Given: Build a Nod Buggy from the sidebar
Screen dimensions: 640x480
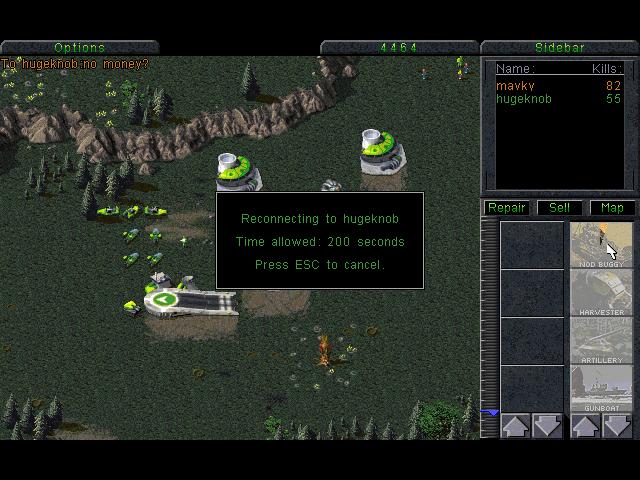Looking at the screenshot, I should tap(601, 245).
